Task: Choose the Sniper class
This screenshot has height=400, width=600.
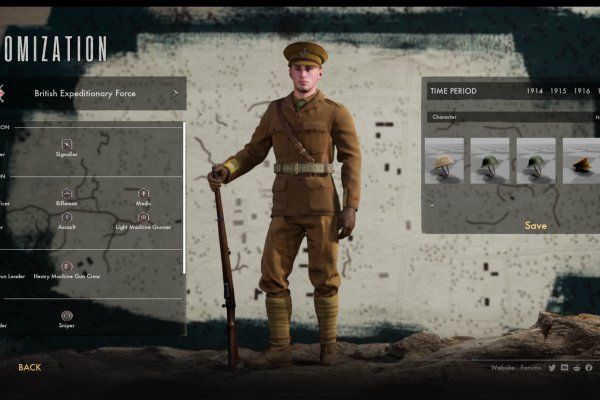Action: click(67, 319)
